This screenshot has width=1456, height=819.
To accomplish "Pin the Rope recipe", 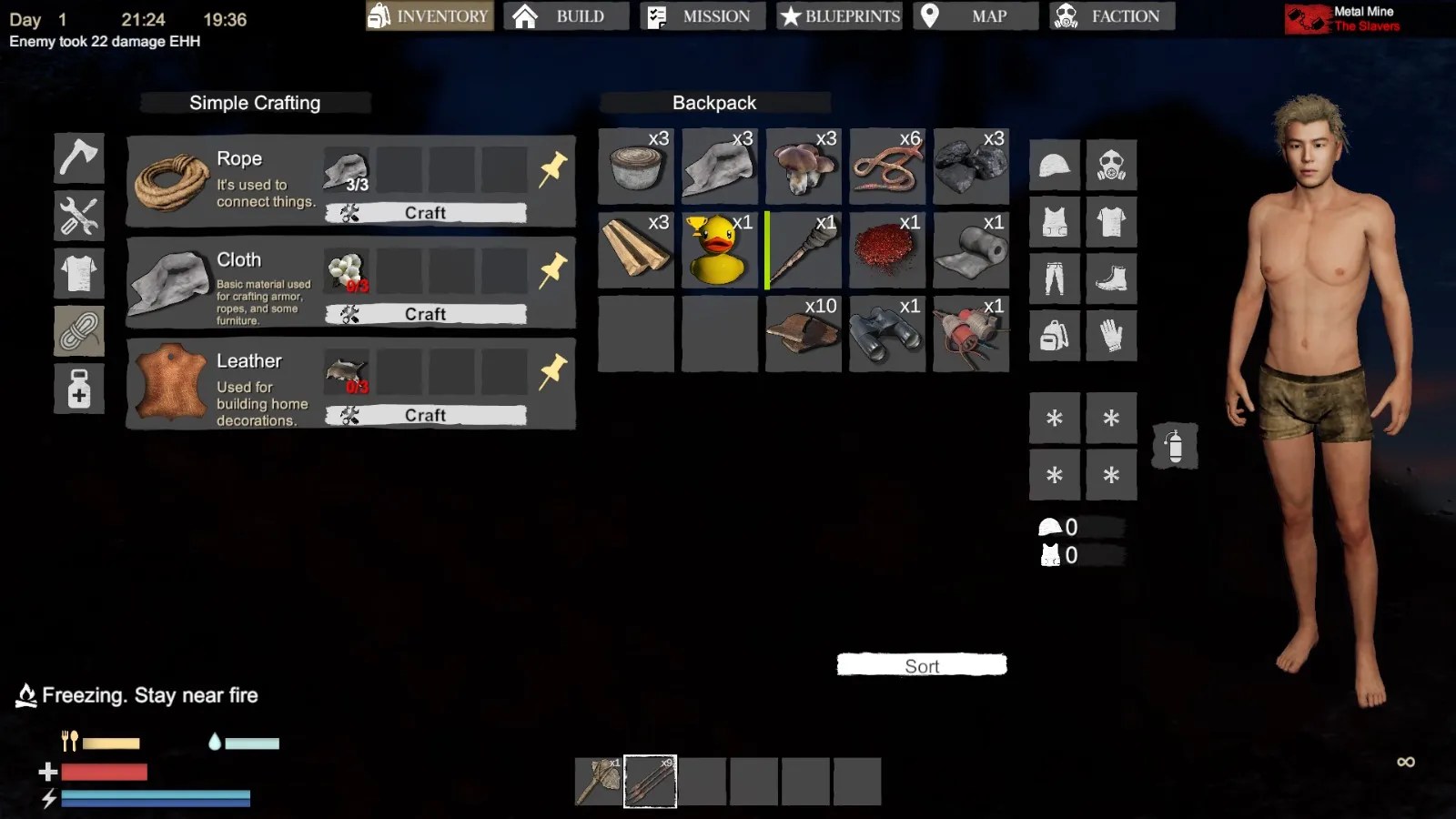I will click(554, 167).
